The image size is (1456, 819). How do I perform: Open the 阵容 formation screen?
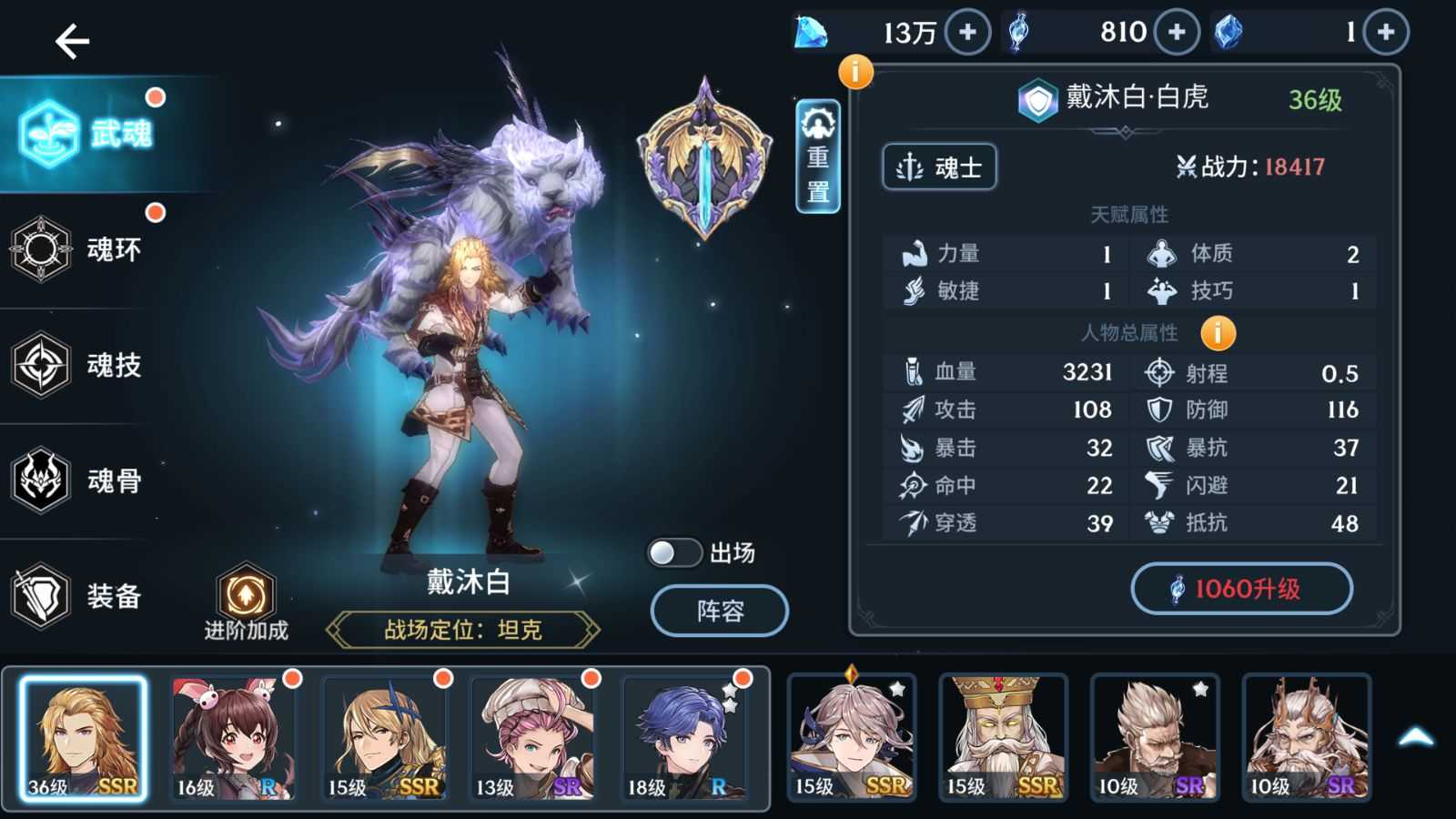pyautogui.click(x=719, y=611)
